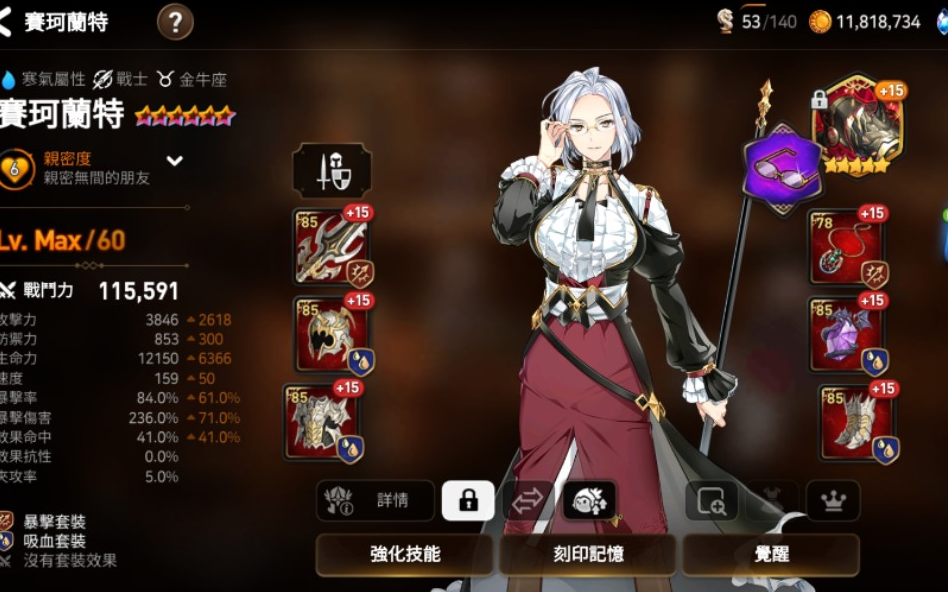Screen dimensions: 948x592
Task: Open 覺醒 awakening menu
Action: click(x=771, y=554)
